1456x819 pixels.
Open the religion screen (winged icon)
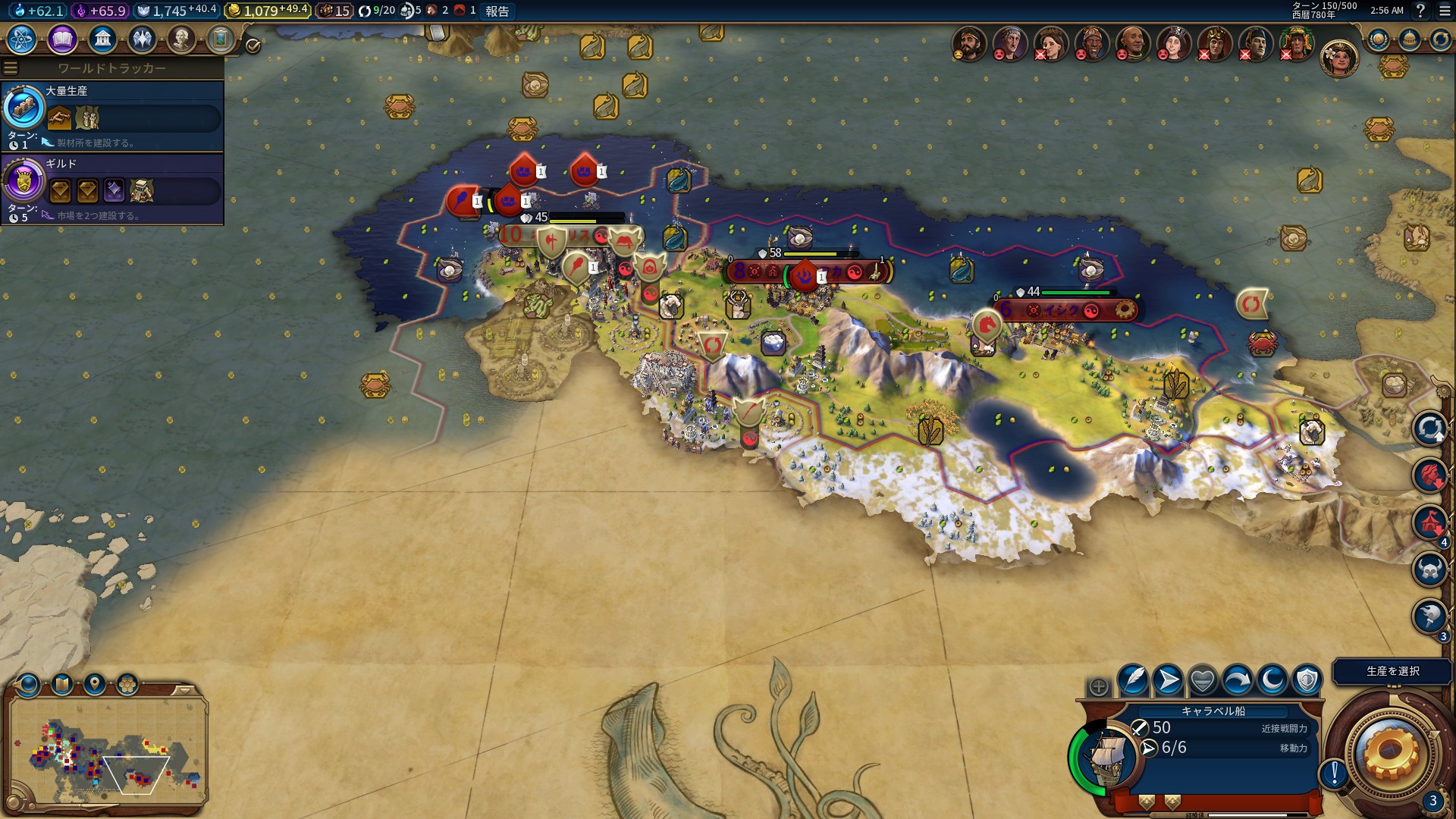coord(142,39)
